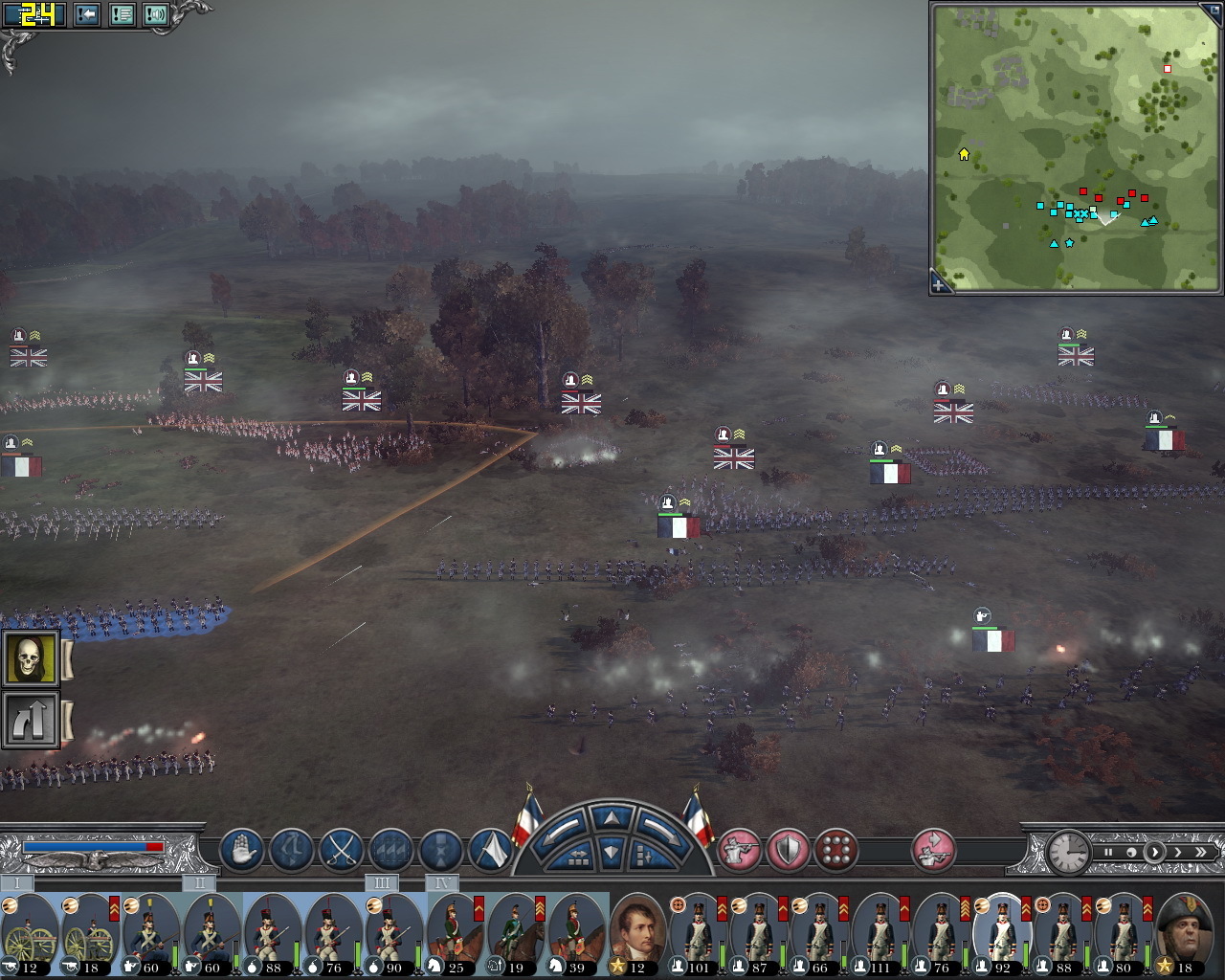Toggle the speaker advisor audio button

tap(156, 15)
